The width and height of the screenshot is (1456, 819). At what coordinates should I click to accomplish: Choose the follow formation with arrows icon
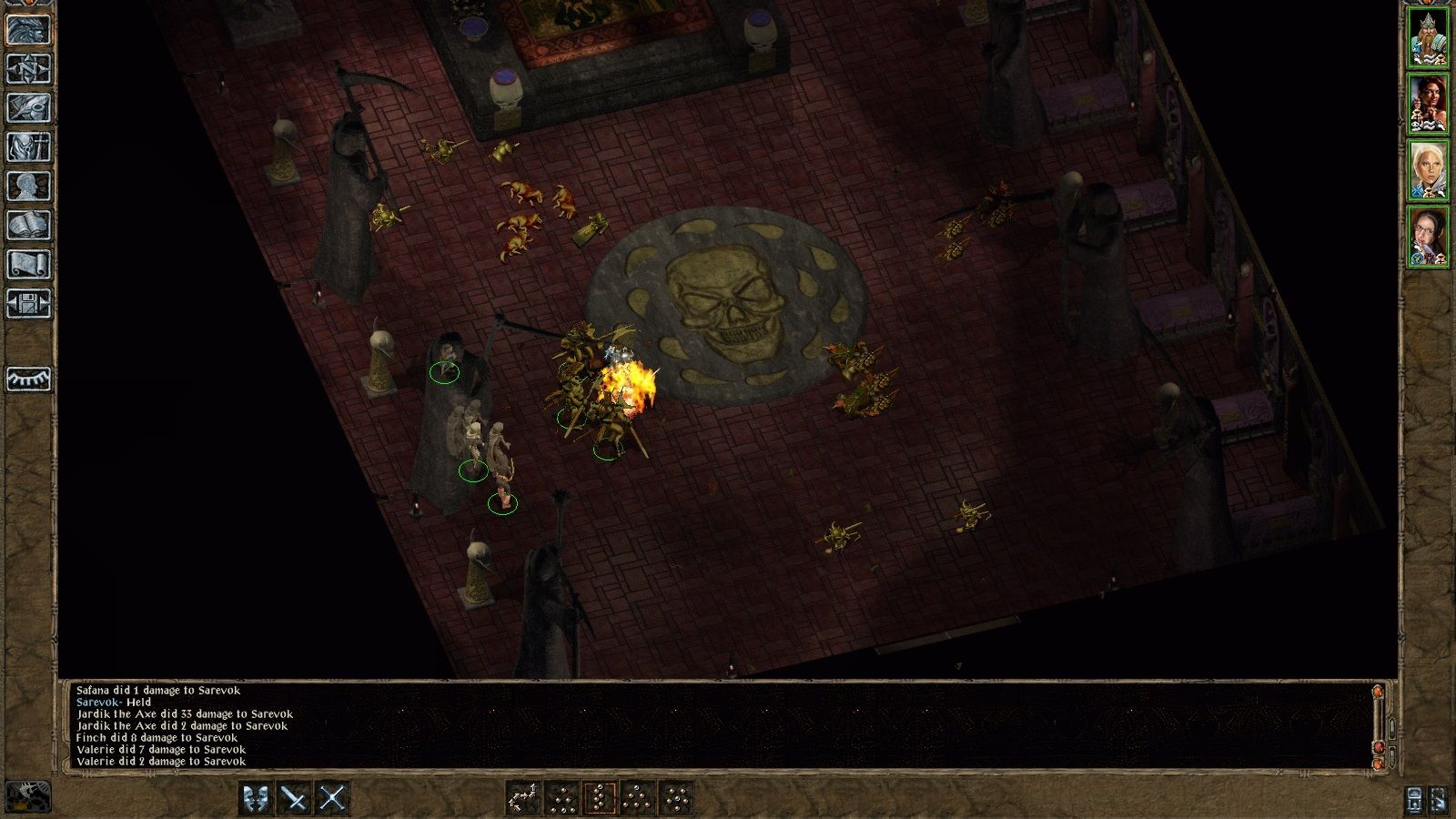[523, 798]
